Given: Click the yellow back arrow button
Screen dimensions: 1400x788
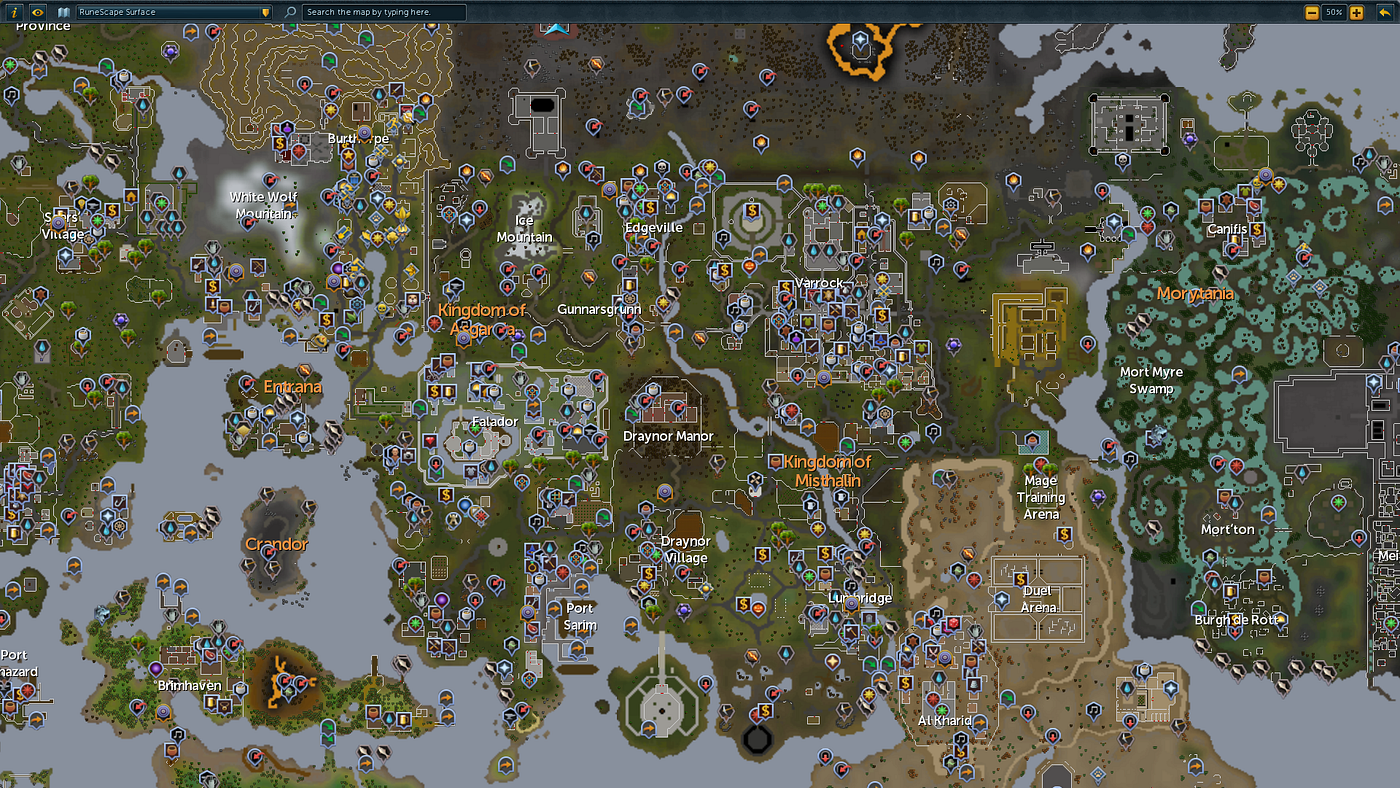Looking at the screenshot, I should tap(1385, 12).
